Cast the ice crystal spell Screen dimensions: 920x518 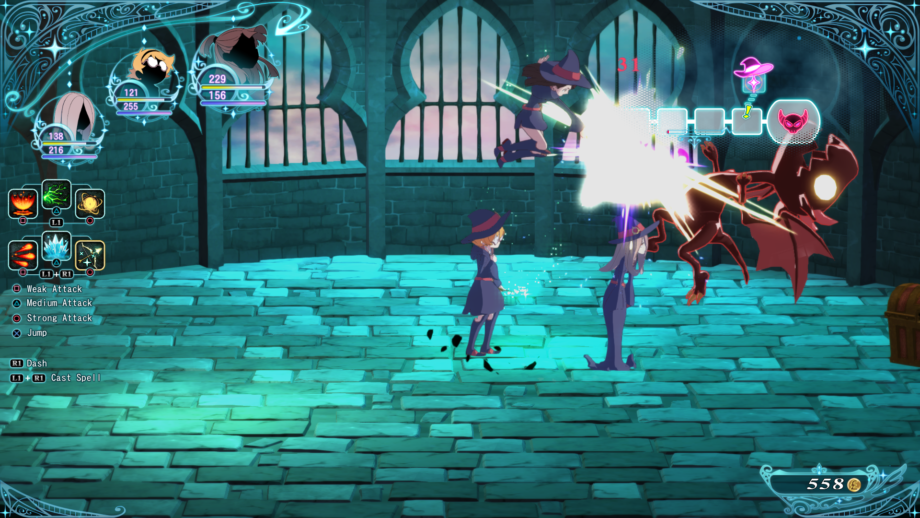56,247
